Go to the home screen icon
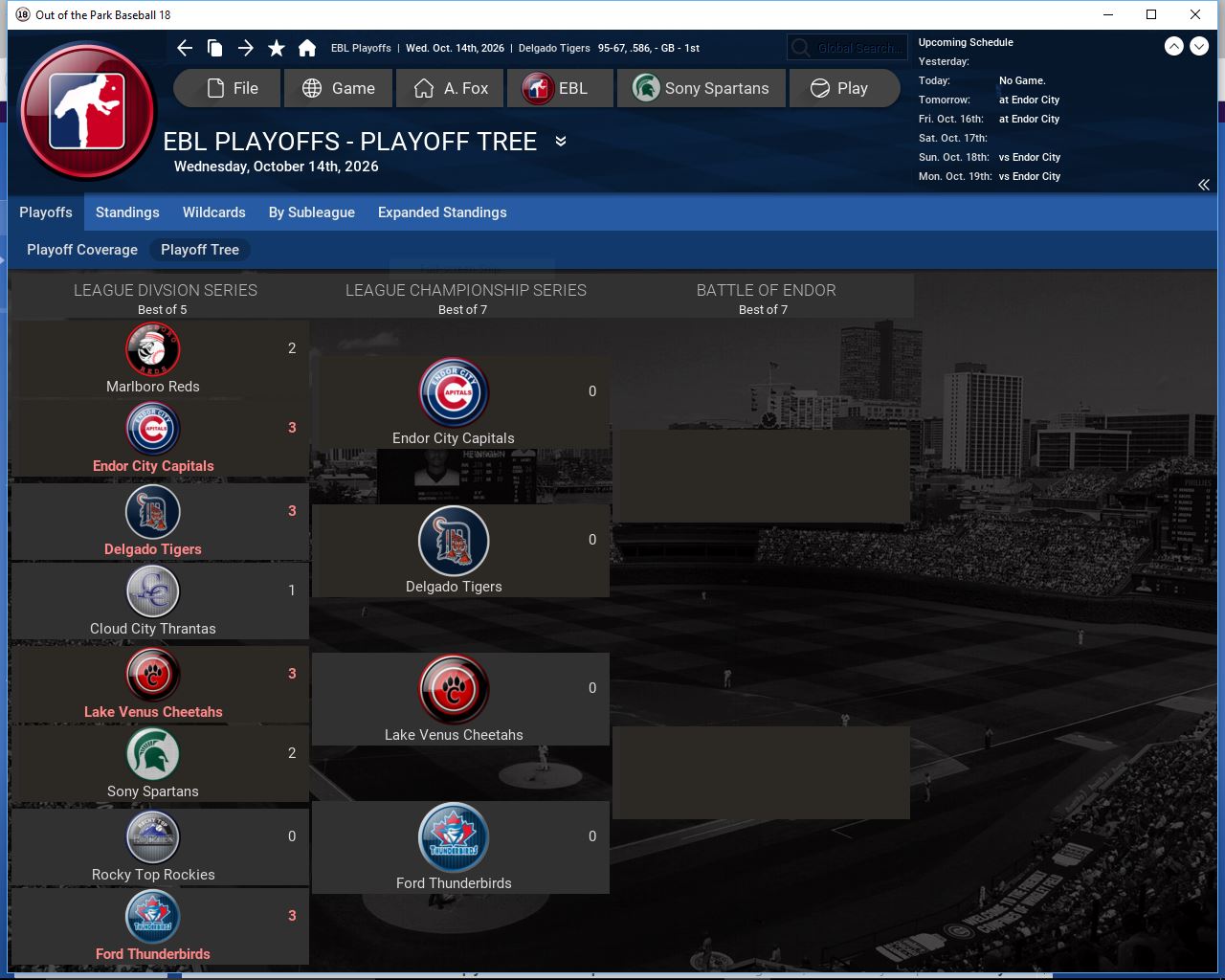Viewport: 1225px width, 980px height. (307, 48)
